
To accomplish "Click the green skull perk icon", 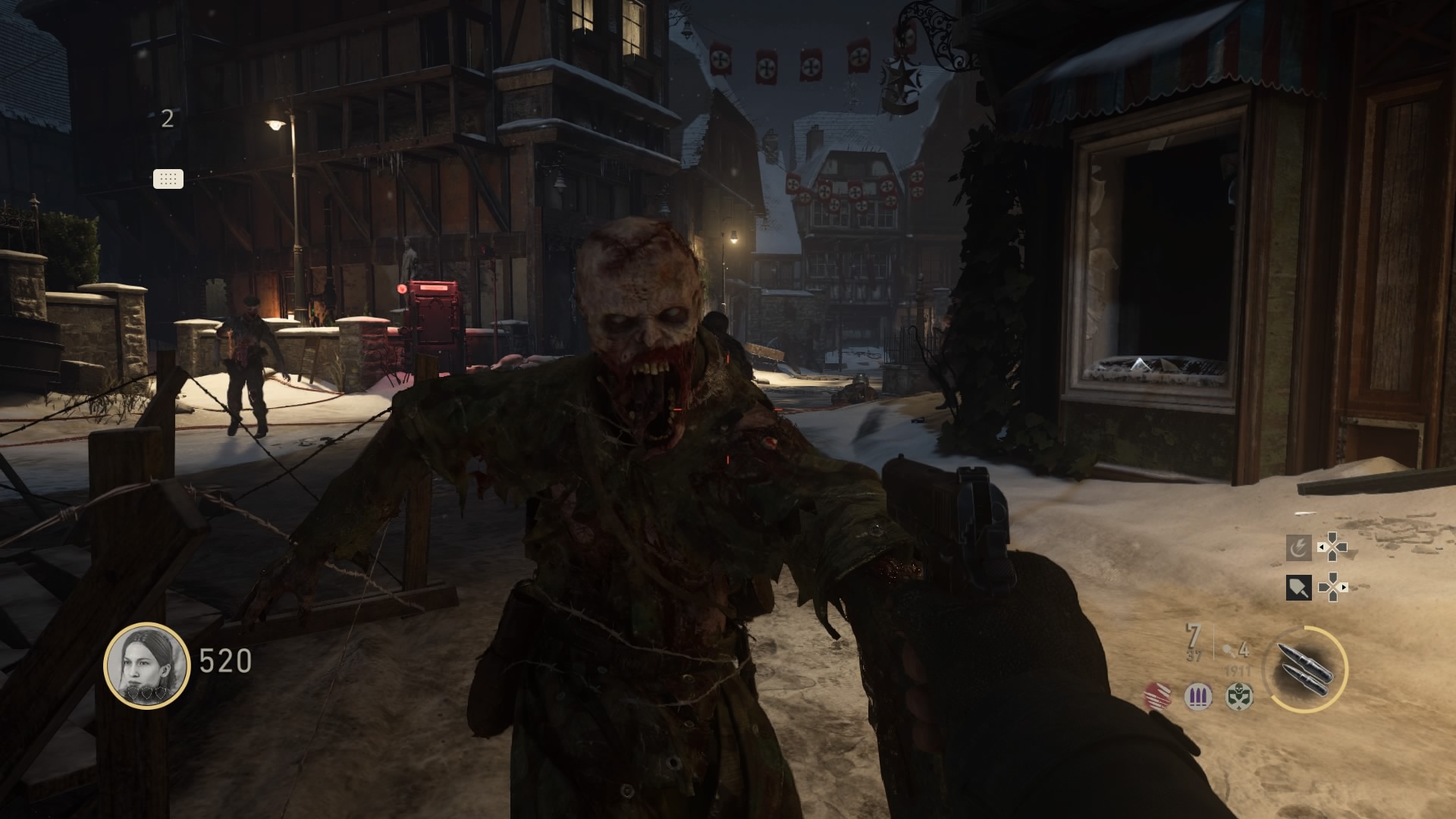I will (x=1239, y=695).
